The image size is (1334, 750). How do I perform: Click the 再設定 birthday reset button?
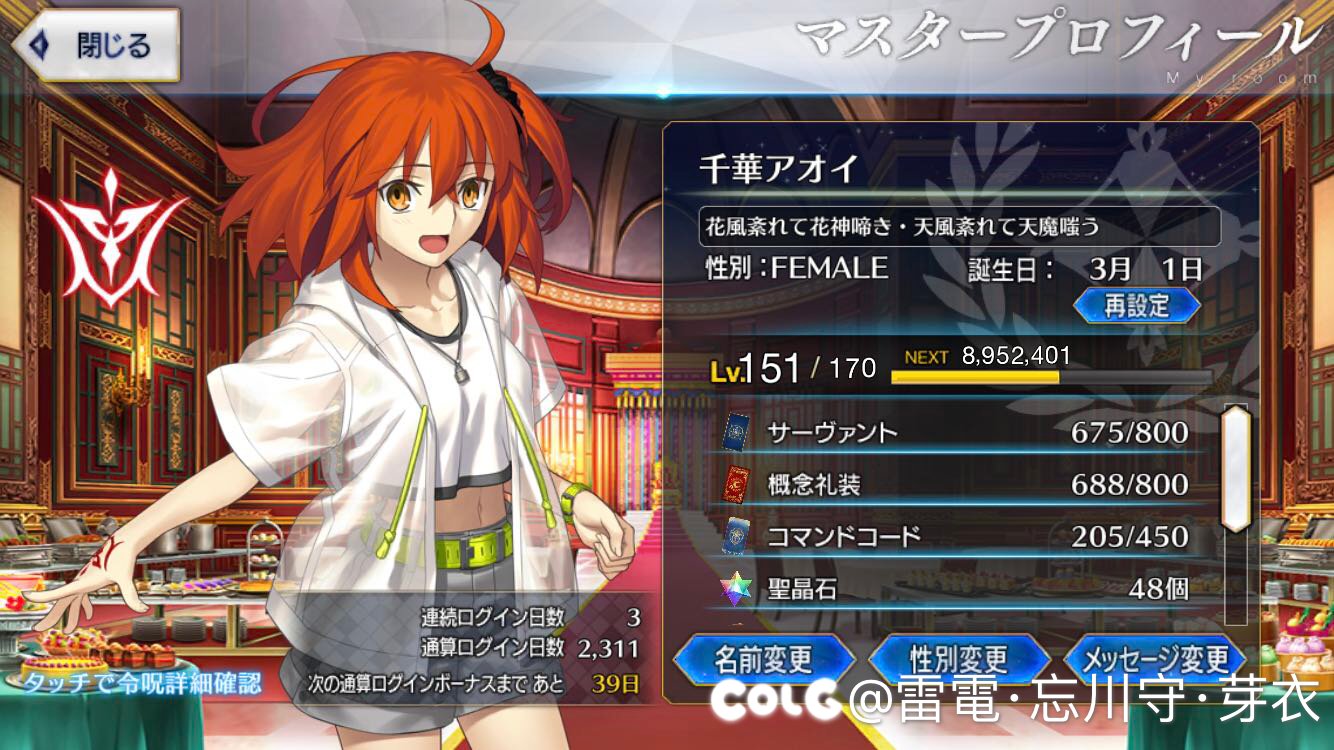coord(1136,305)
